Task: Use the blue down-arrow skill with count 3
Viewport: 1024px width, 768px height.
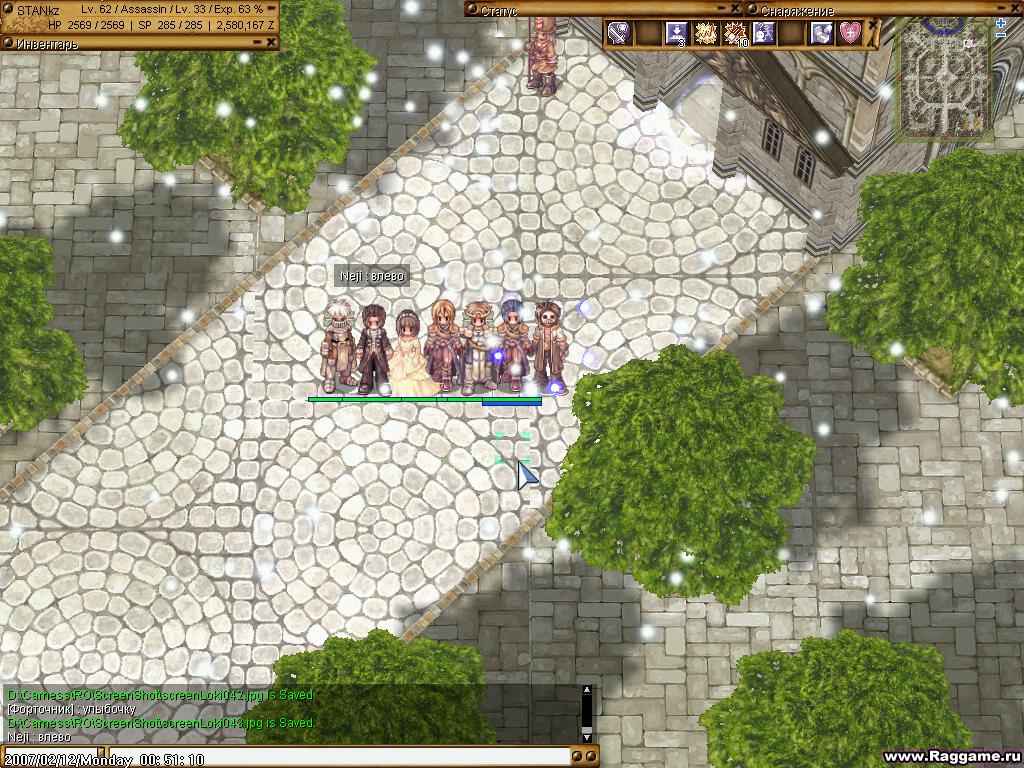Action: click(x=677, y=33)
